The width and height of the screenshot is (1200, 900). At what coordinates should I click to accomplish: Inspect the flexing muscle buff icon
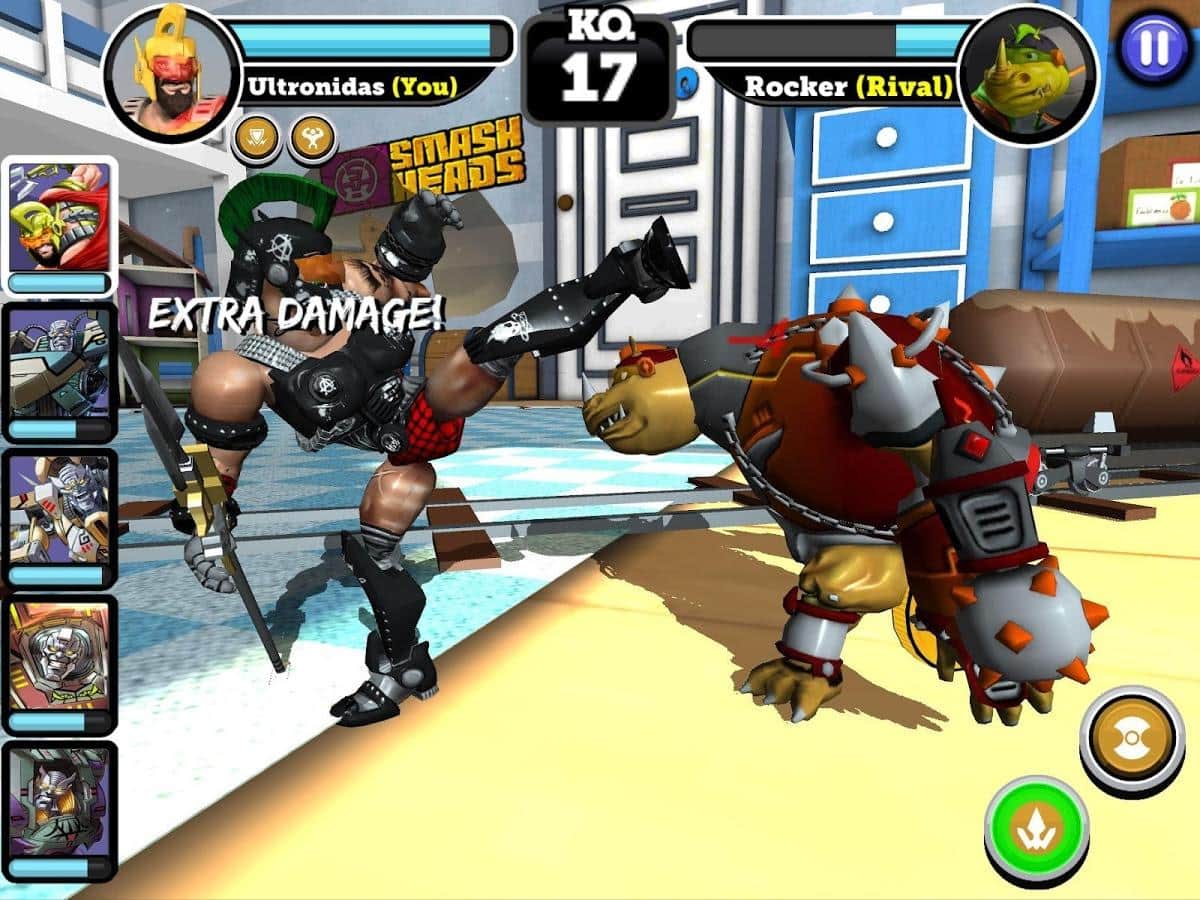tap(312, 139)
